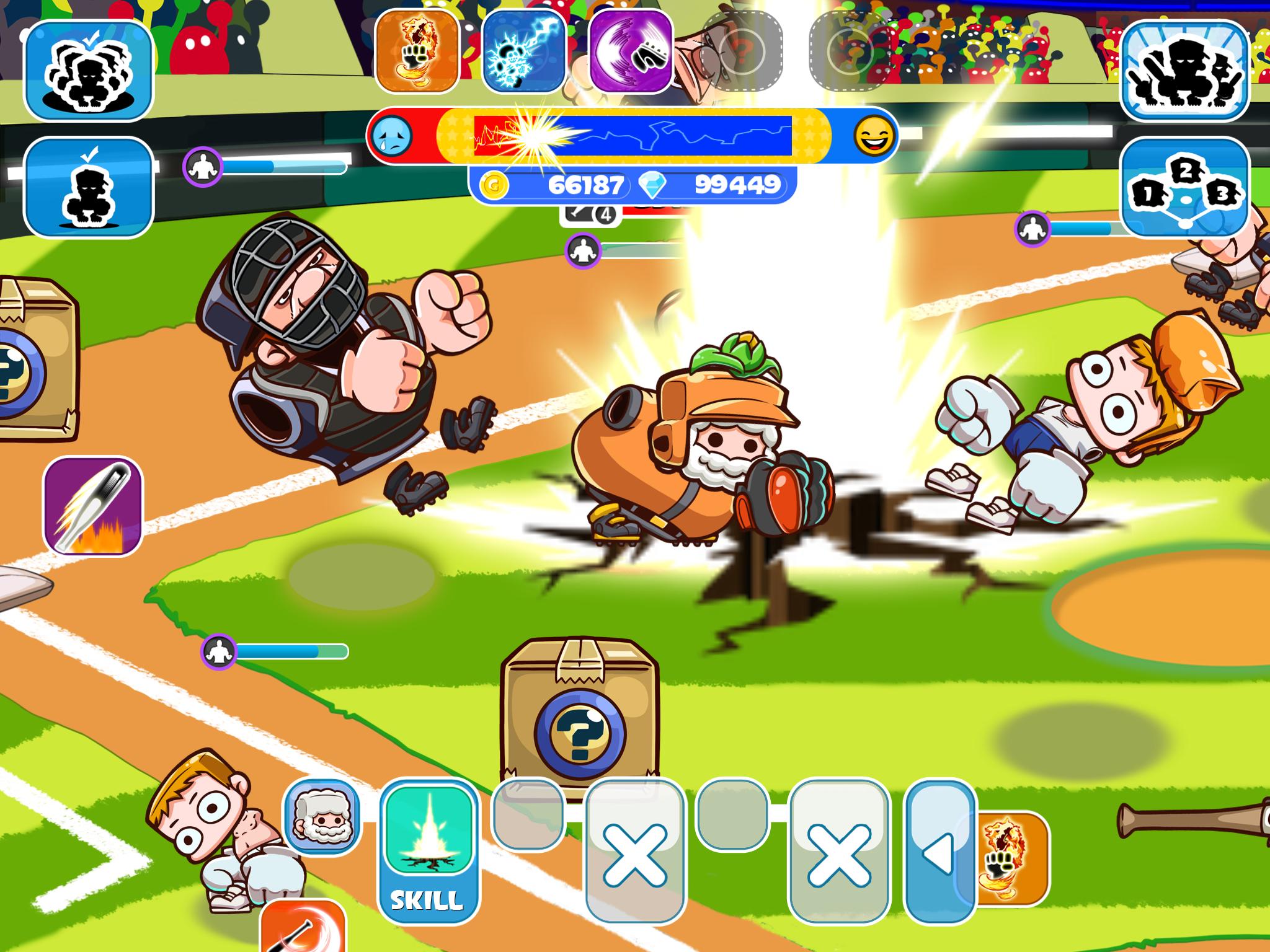Open the team group silhouette button

(1185, 70)
